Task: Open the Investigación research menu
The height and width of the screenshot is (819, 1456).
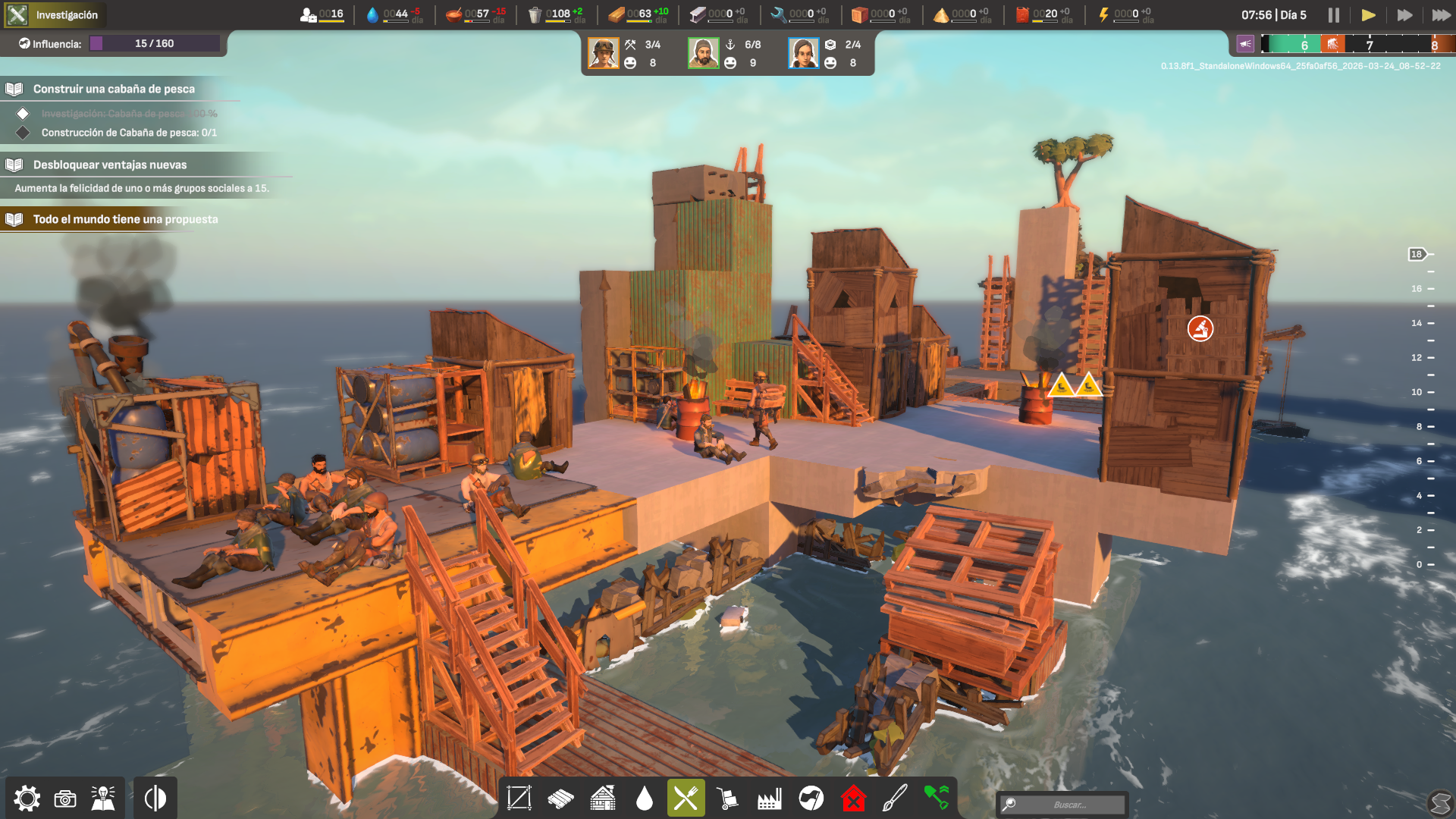Action: click(55, 15)
